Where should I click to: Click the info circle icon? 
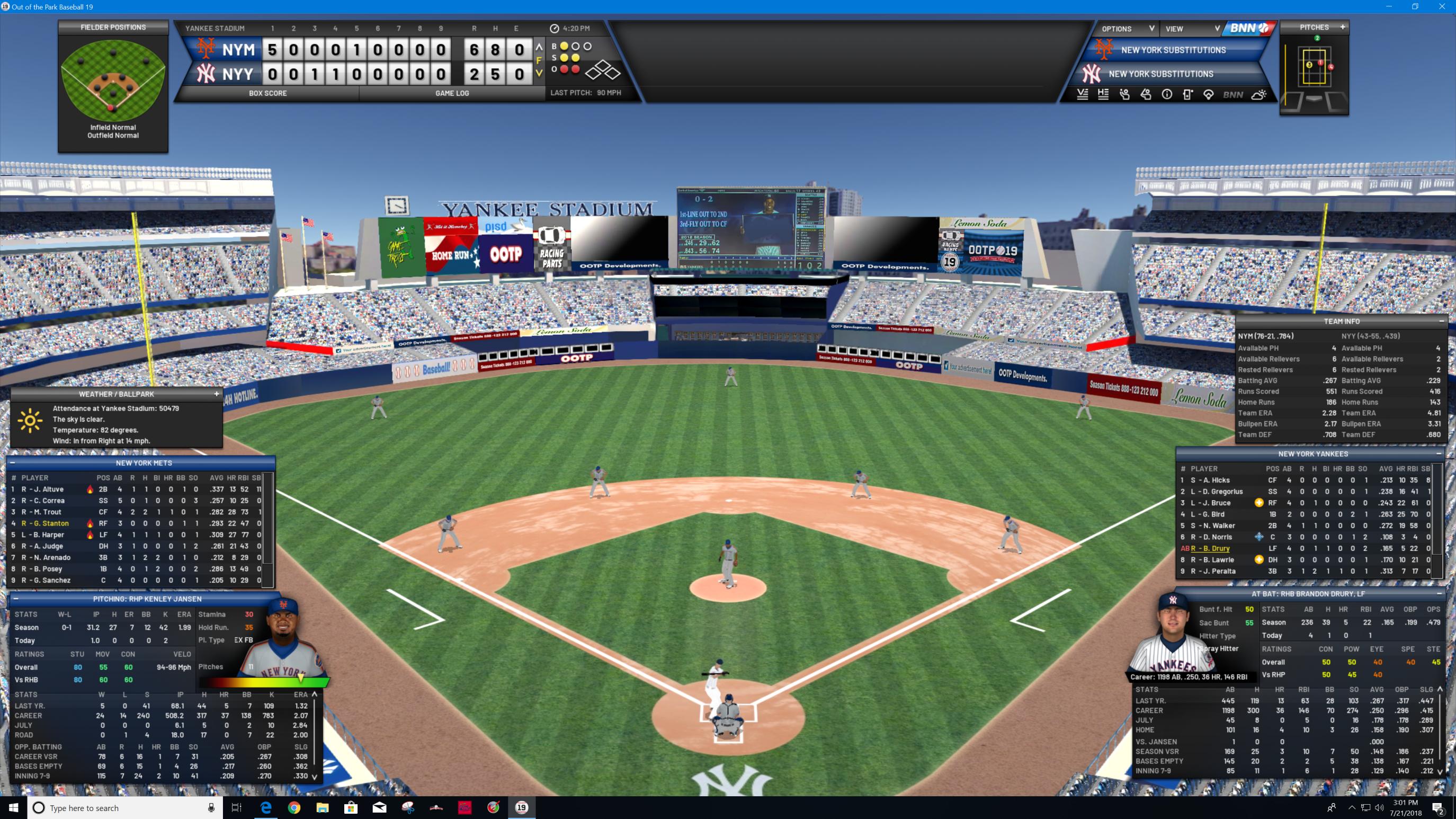click(1167, 95)
